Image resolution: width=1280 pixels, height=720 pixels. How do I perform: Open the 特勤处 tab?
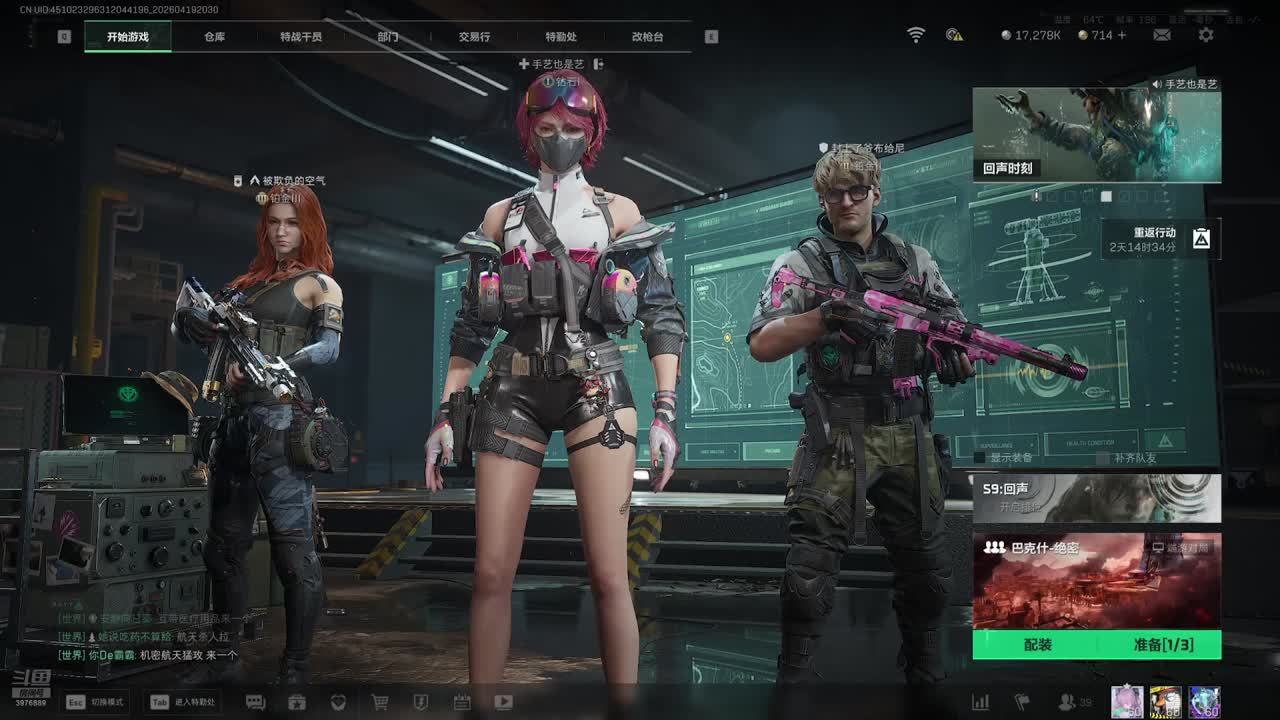click(x=561, y=37)
